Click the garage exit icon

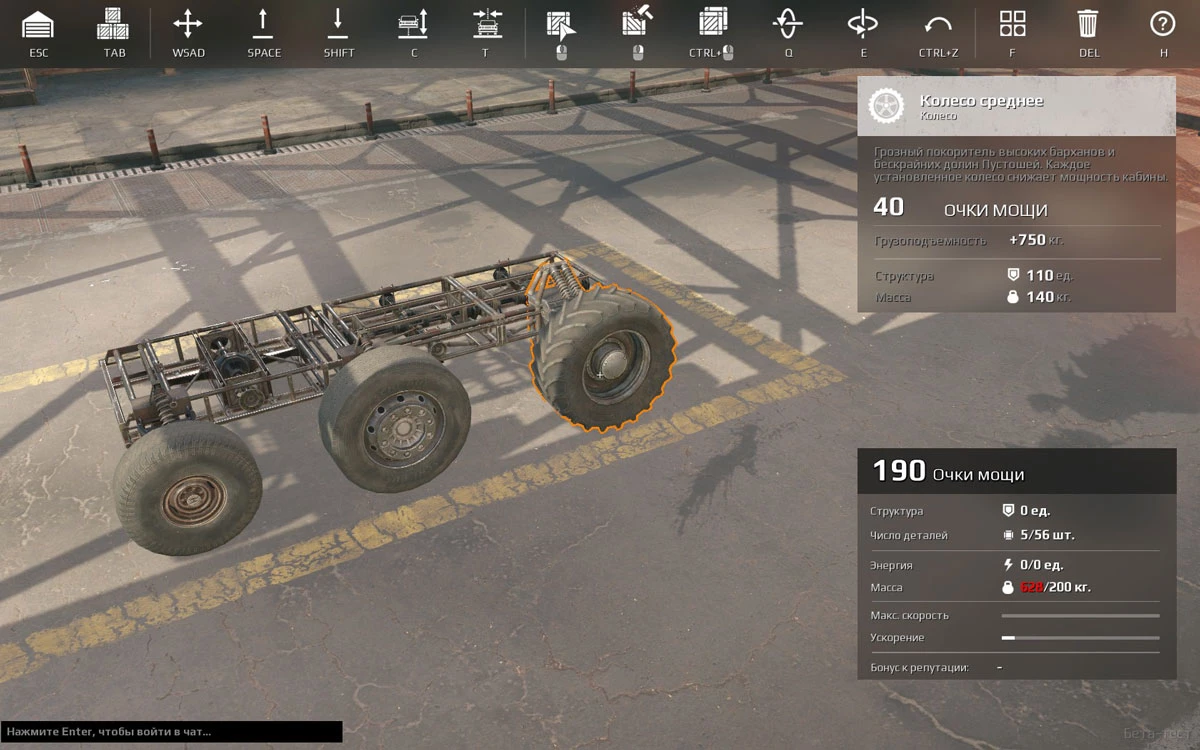(38, 24)
